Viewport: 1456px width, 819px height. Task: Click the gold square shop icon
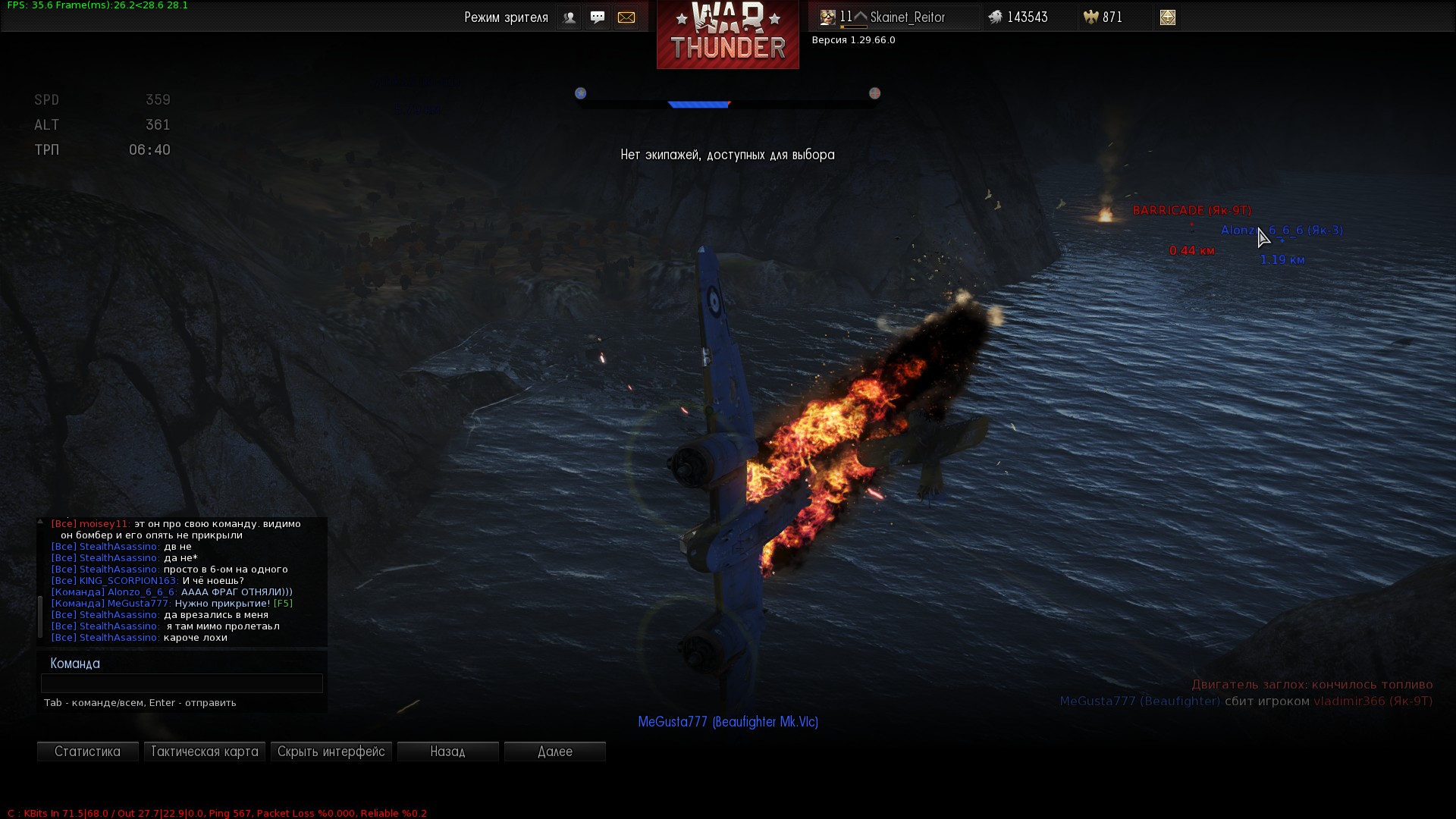1167,17
